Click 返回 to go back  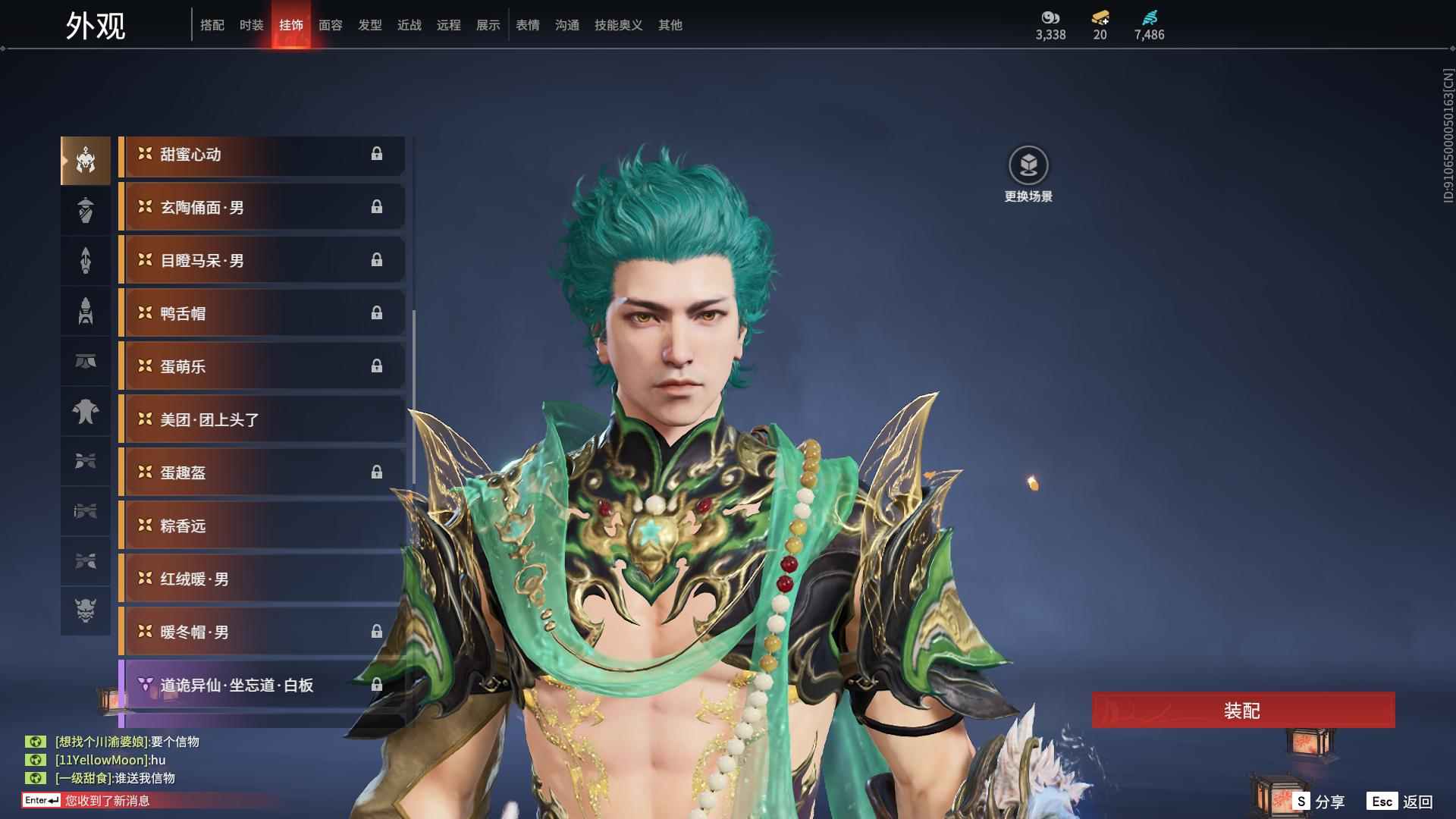pos(1400,802)
